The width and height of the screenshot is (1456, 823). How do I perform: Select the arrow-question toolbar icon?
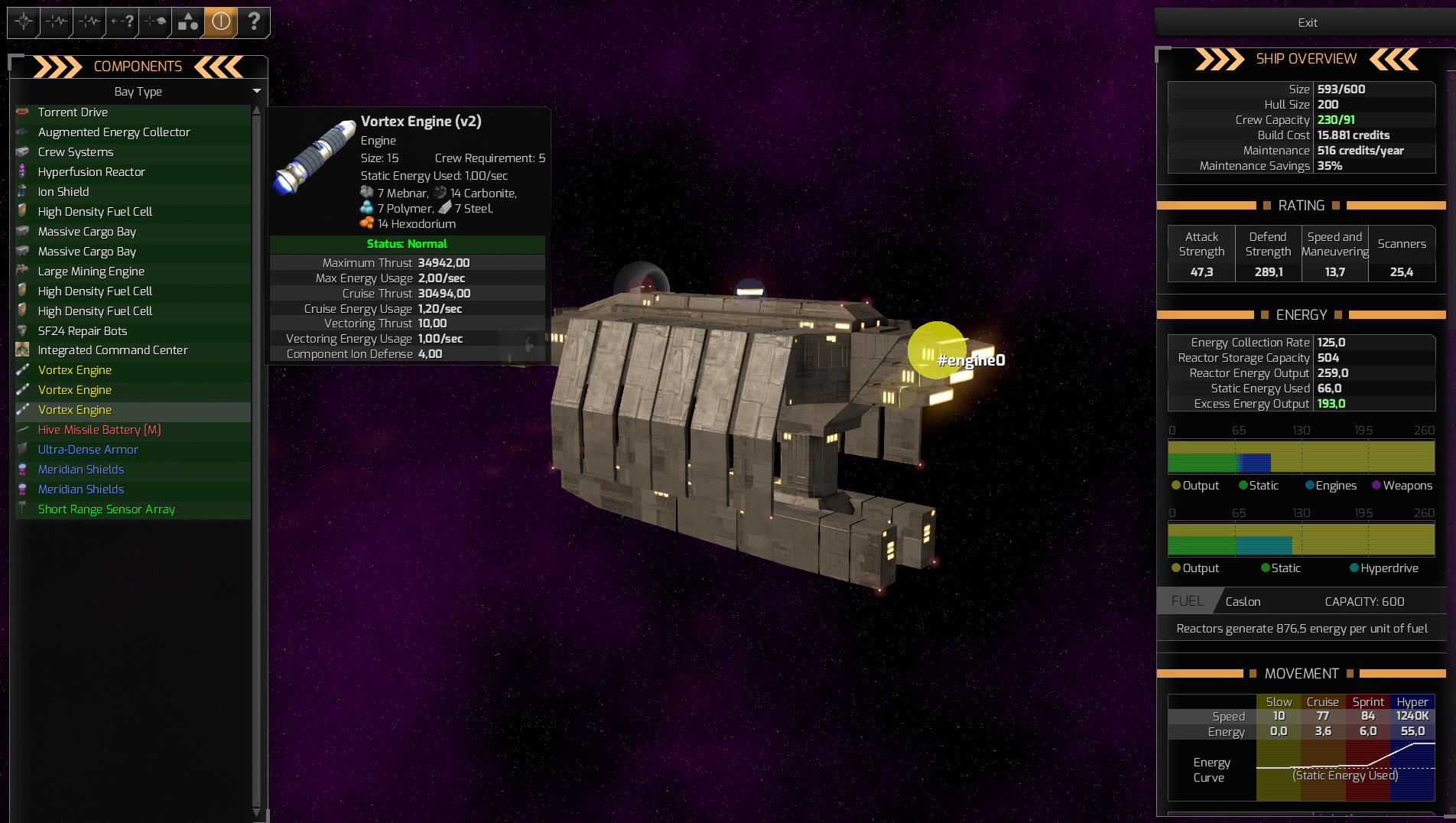click(x=121, y=22)
